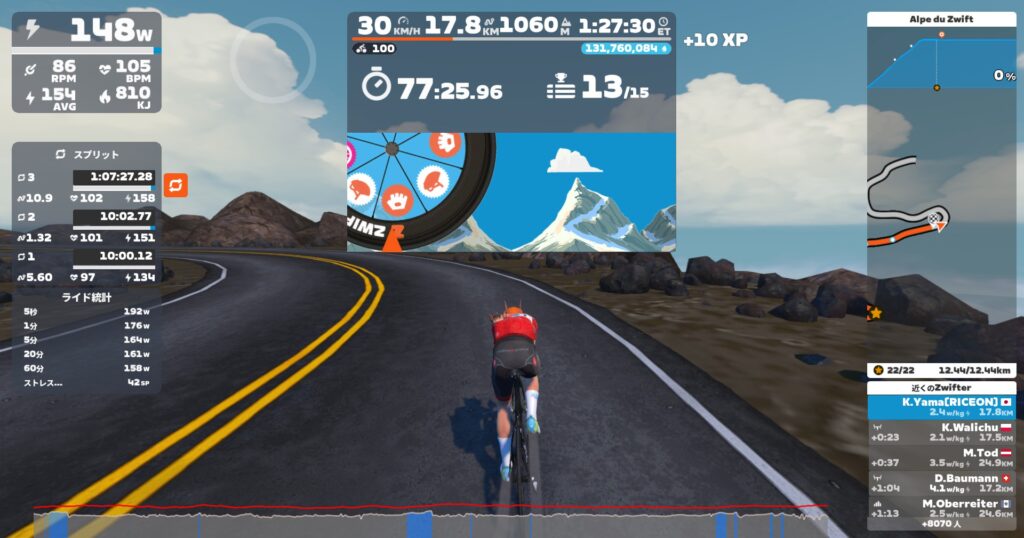
Task: Click the orange split lap button
Action: 175,185
